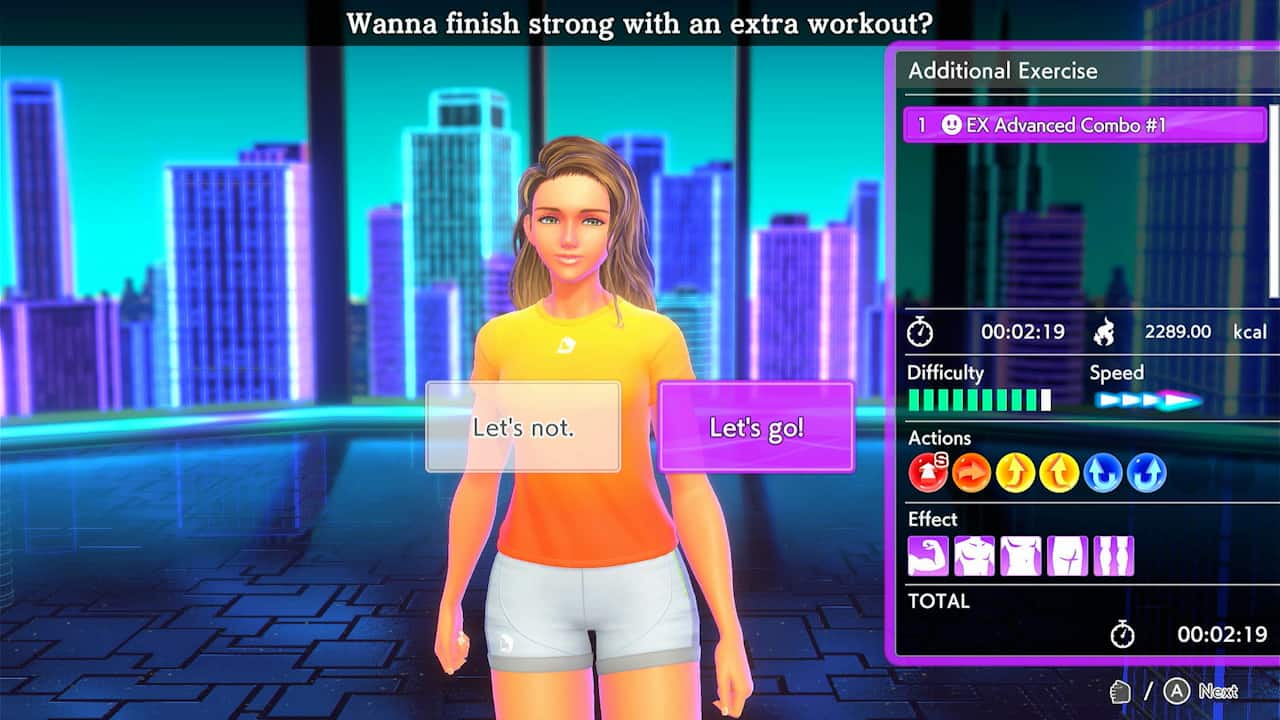Click the flame calorie icon
The height and width of the screenshot is (720, 1280).
click(x=1106, y=331)
